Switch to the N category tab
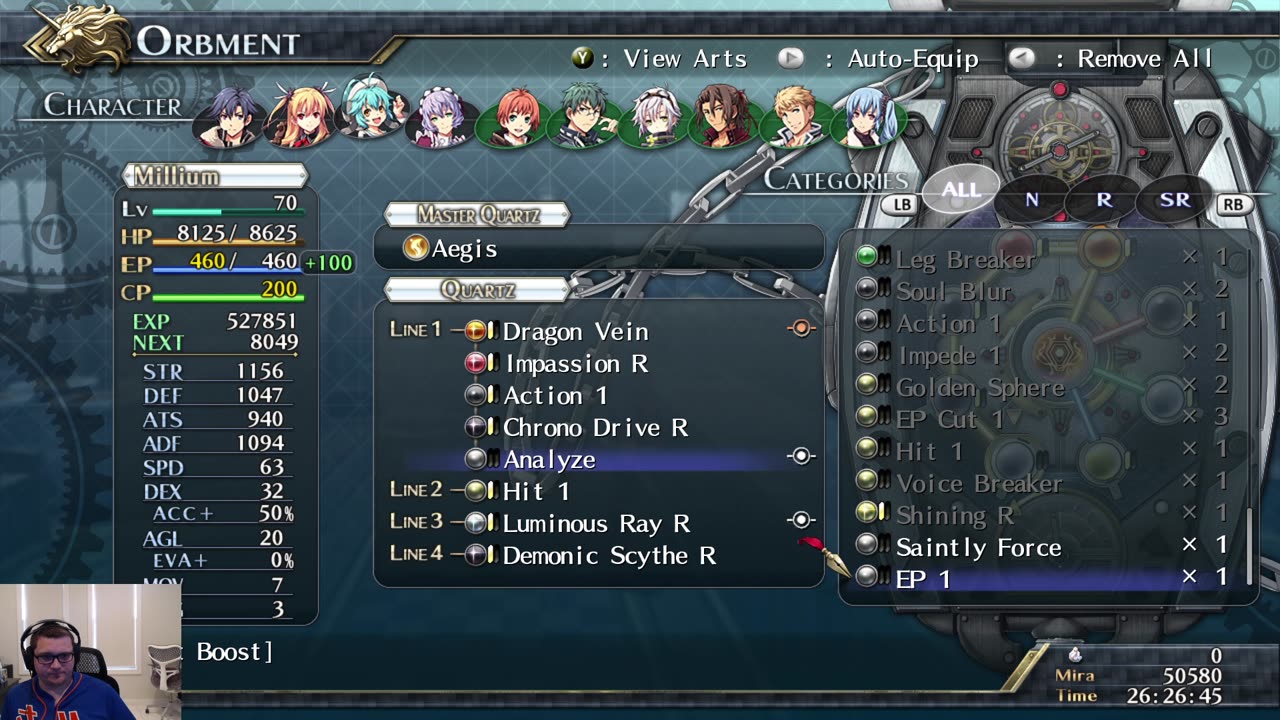 1031,200
